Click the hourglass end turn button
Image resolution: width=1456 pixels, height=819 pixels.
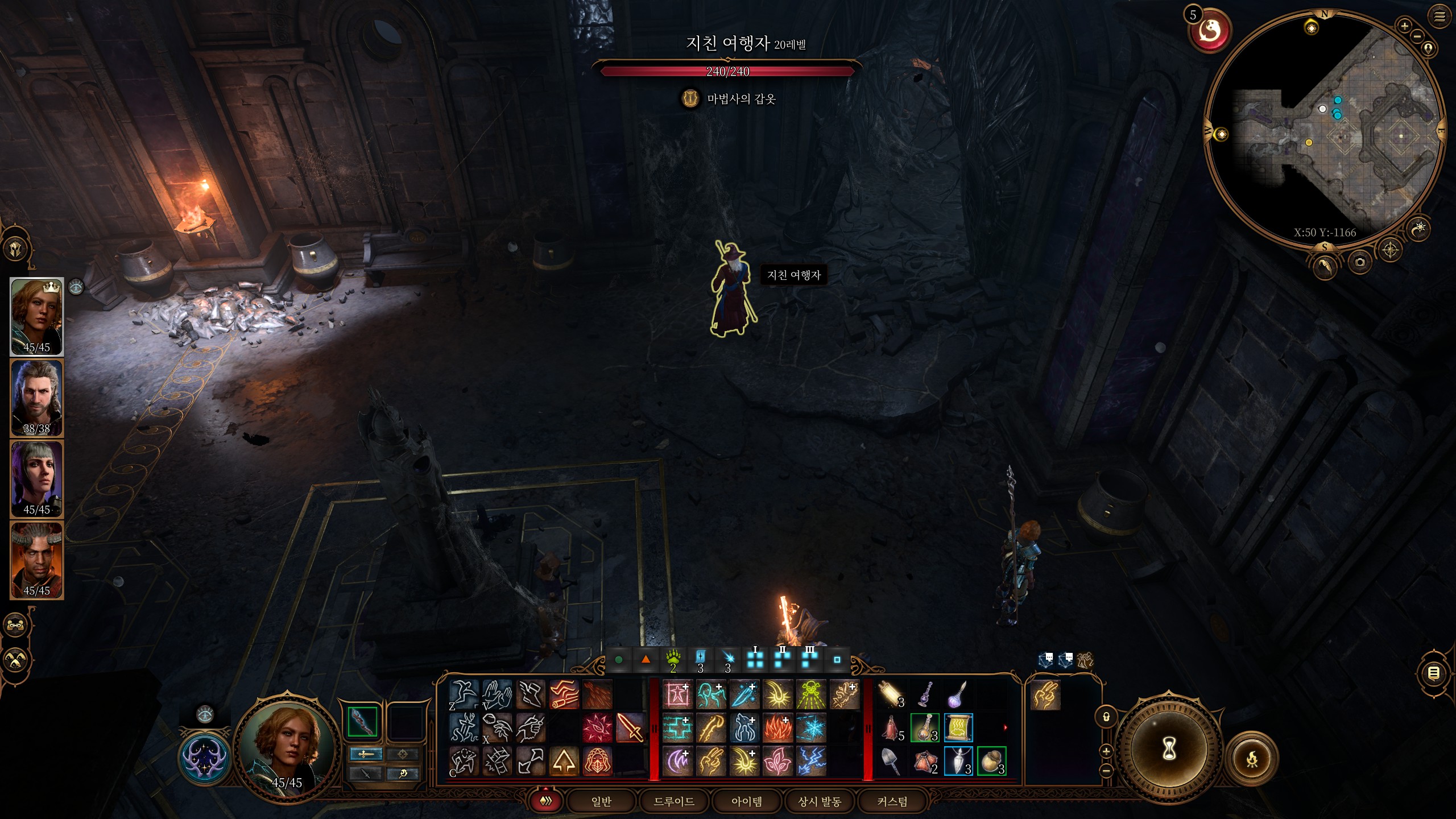pos(1168,750)
